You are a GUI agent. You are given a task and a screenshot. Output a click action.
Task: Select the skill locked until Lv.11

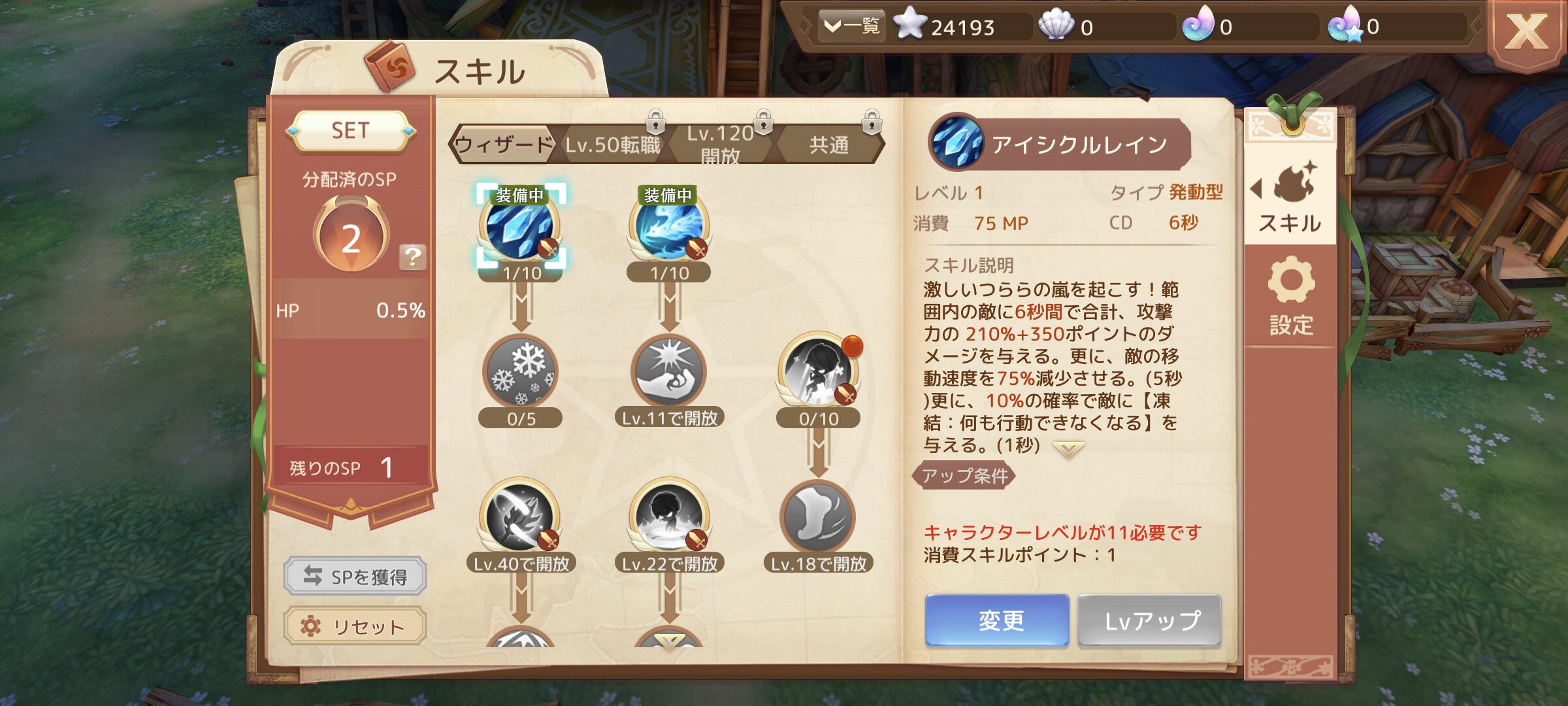pos(668,373)
